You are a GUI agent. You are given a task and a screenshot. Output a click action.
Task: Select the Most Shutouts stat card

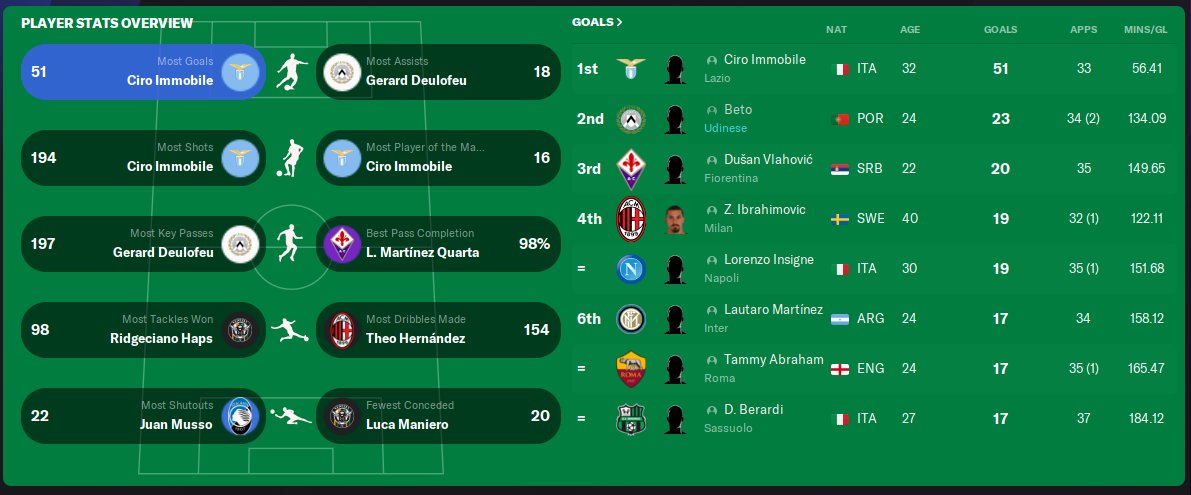tap(143, 416)
